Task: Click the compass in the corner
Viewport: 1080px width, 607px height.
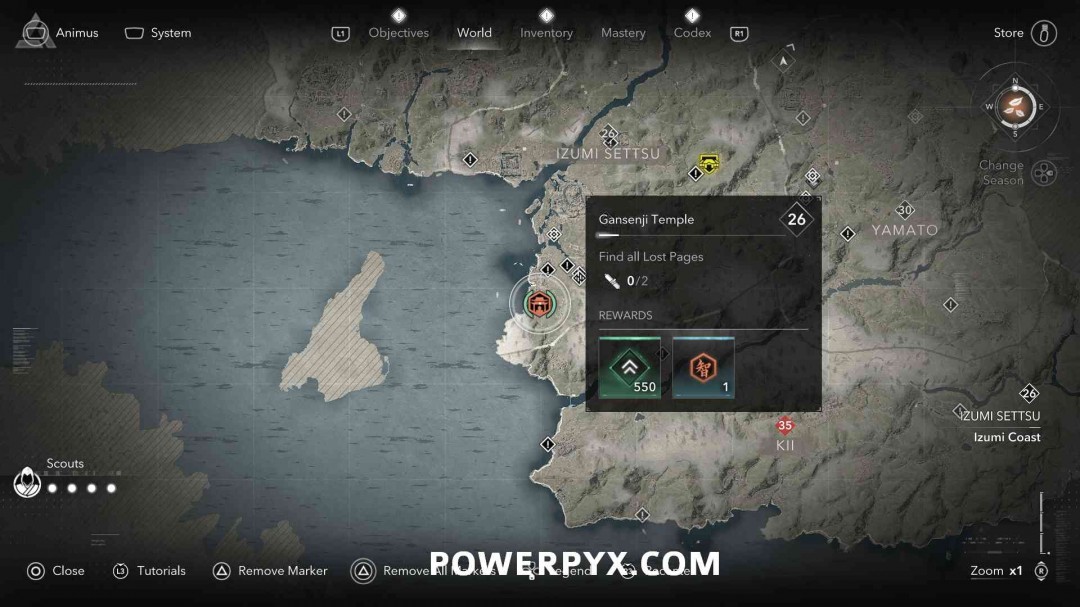Action: [1015, 106]
